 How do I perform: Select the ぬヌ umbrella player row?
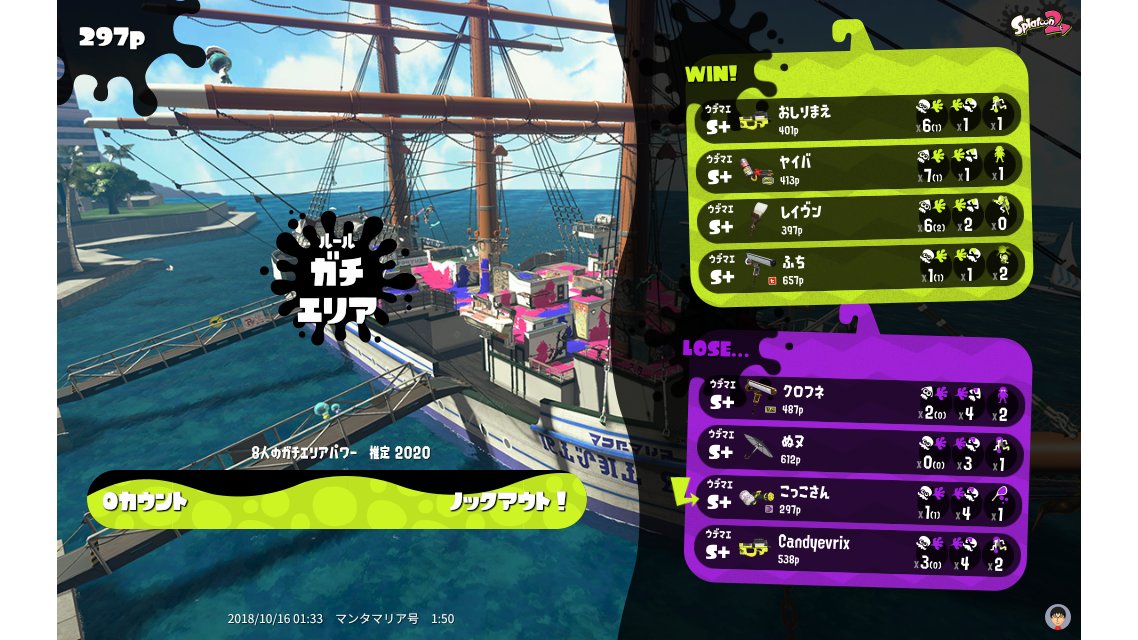(x=858, y=450)
